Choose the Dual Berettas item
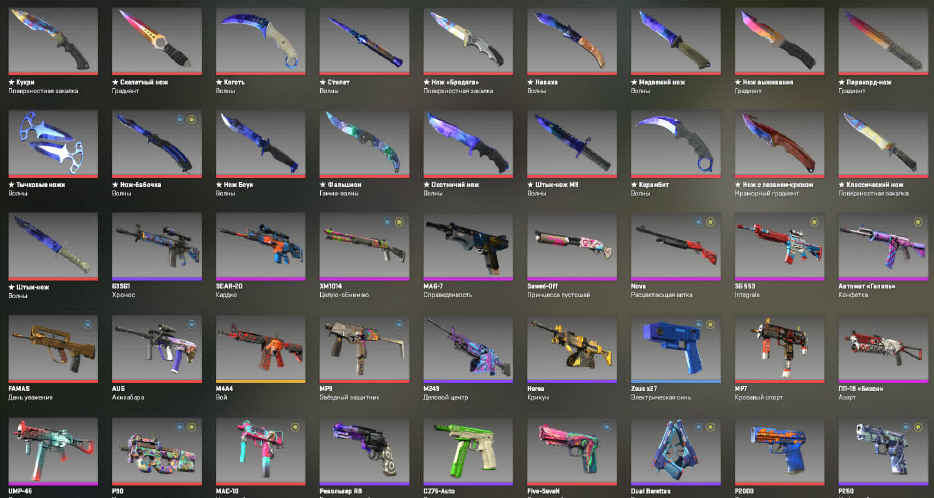This screenshot has height=498, width=934. [x=675, y=452]
